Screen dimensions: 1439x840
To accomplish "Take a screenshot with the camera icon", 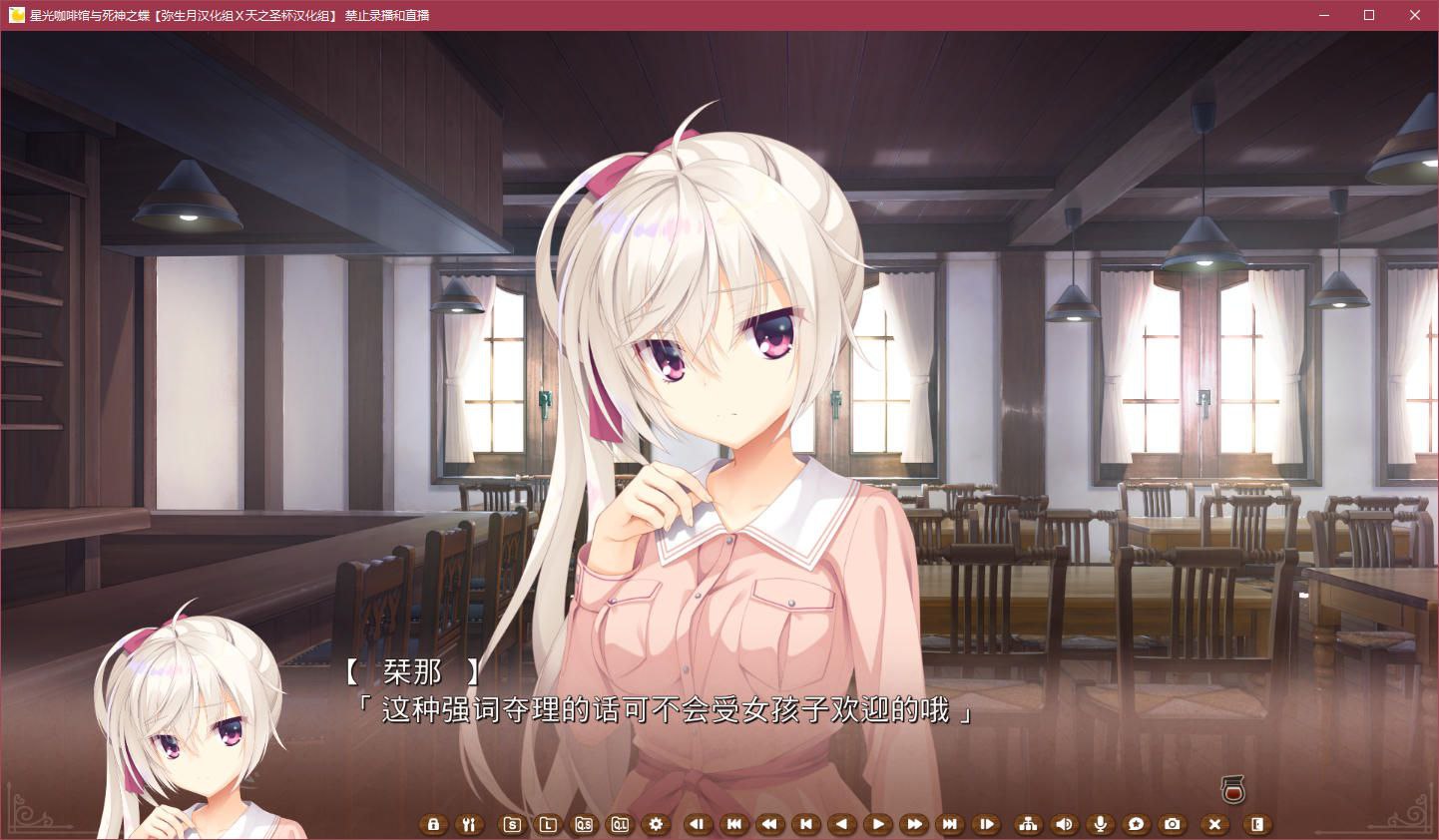I will pyautogui.click(x=1173, y=824).
